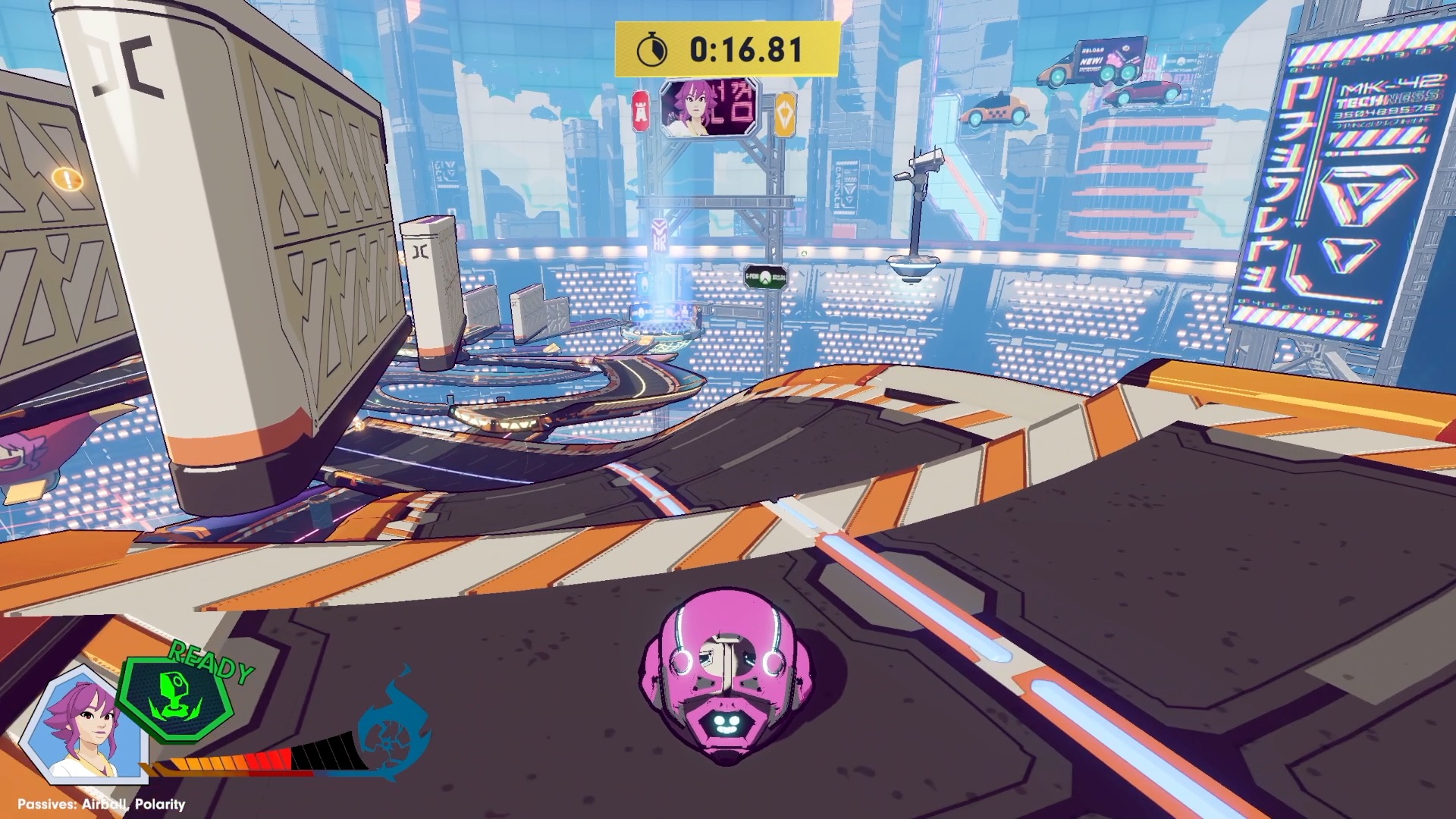Activate the green READY ability icon
1456x819 pixels.
coord(179,698)
